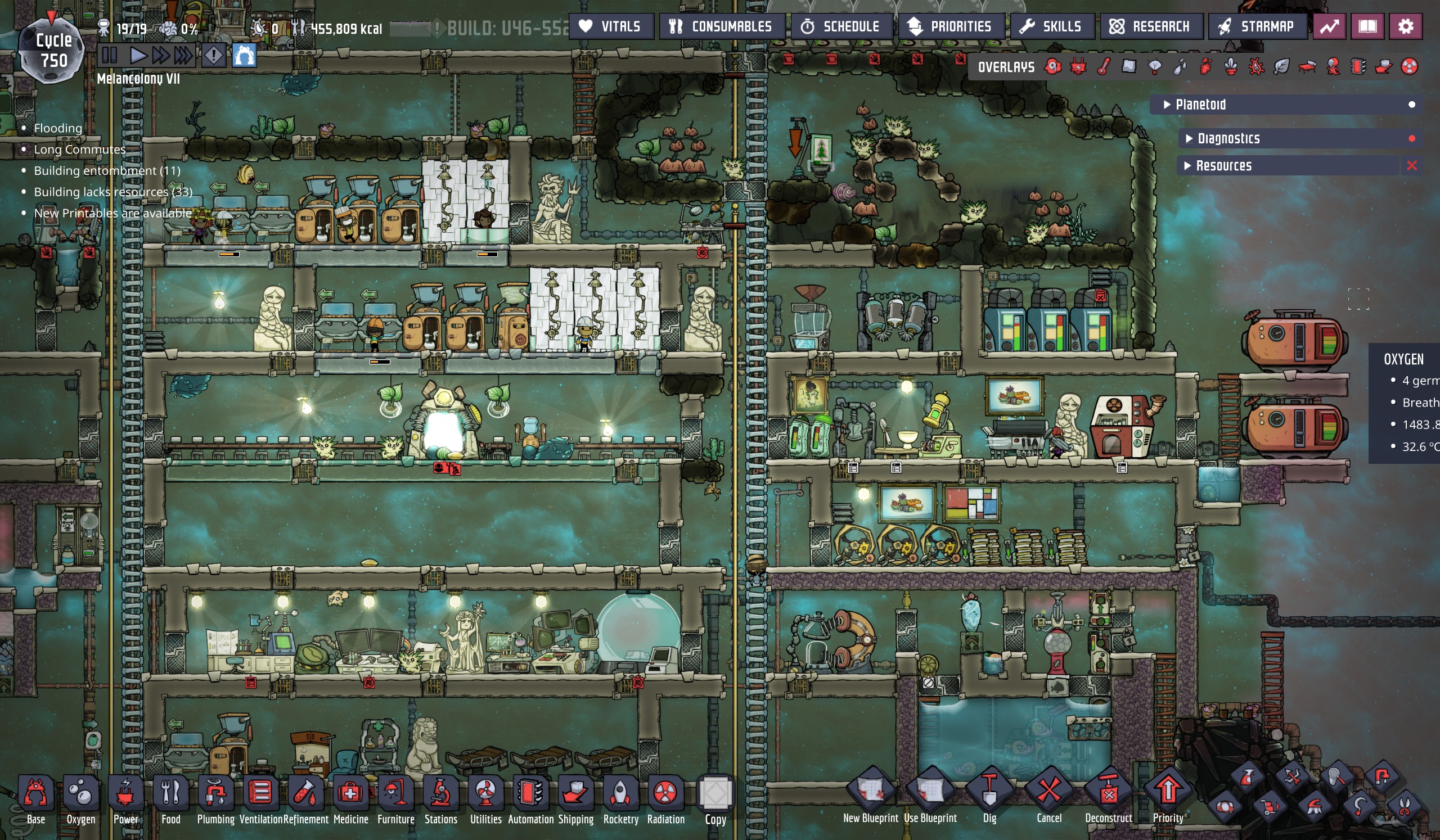Close the Resources panel with red X
This screenshot has width=1440, height=840.
coord(1411,166)
